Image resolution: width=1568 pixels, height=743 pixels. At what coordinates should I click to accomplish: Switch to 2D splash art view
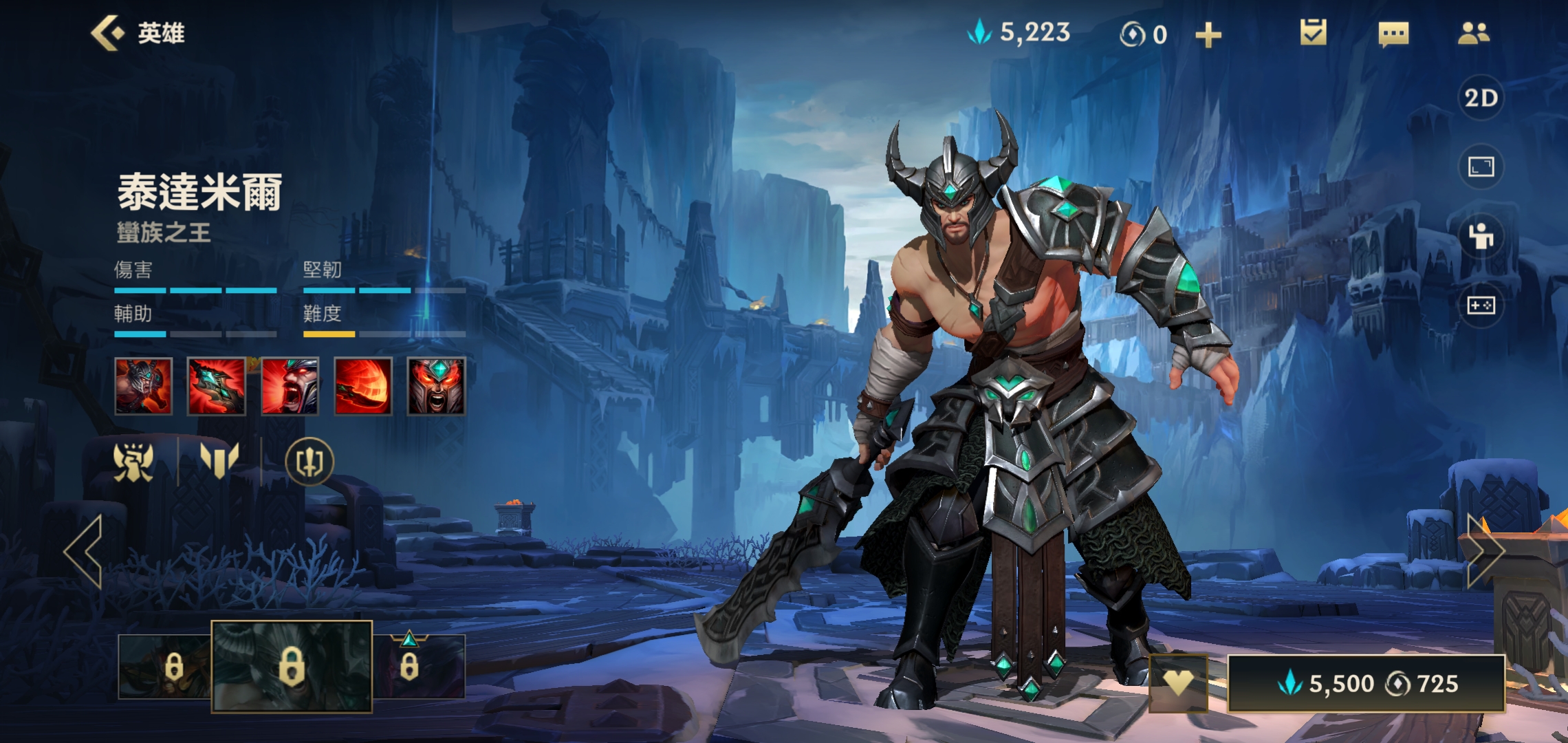(1481, 98)
